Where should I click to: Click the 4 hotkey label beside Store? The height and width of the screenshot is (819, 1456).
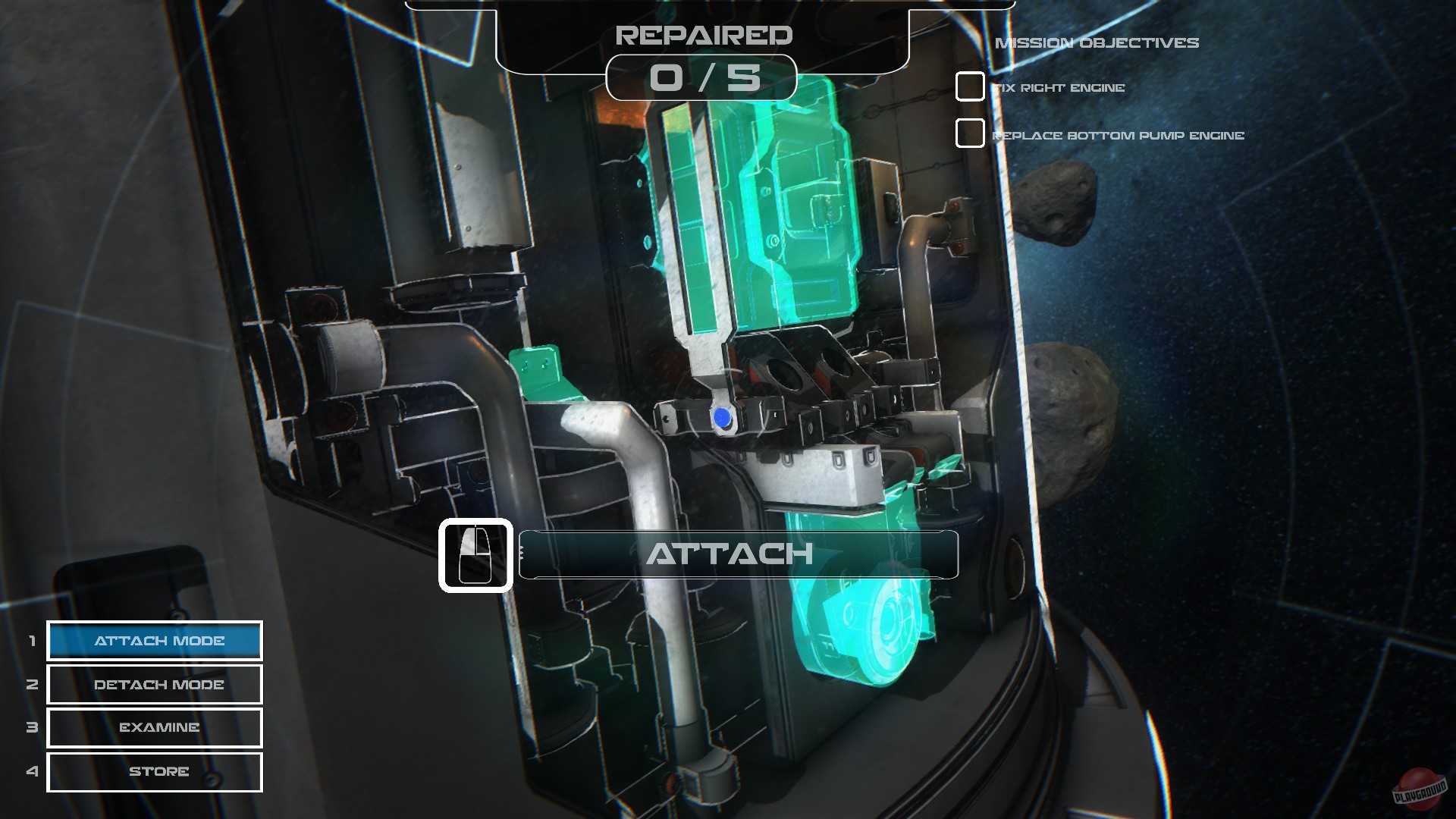tap(31, 771)
